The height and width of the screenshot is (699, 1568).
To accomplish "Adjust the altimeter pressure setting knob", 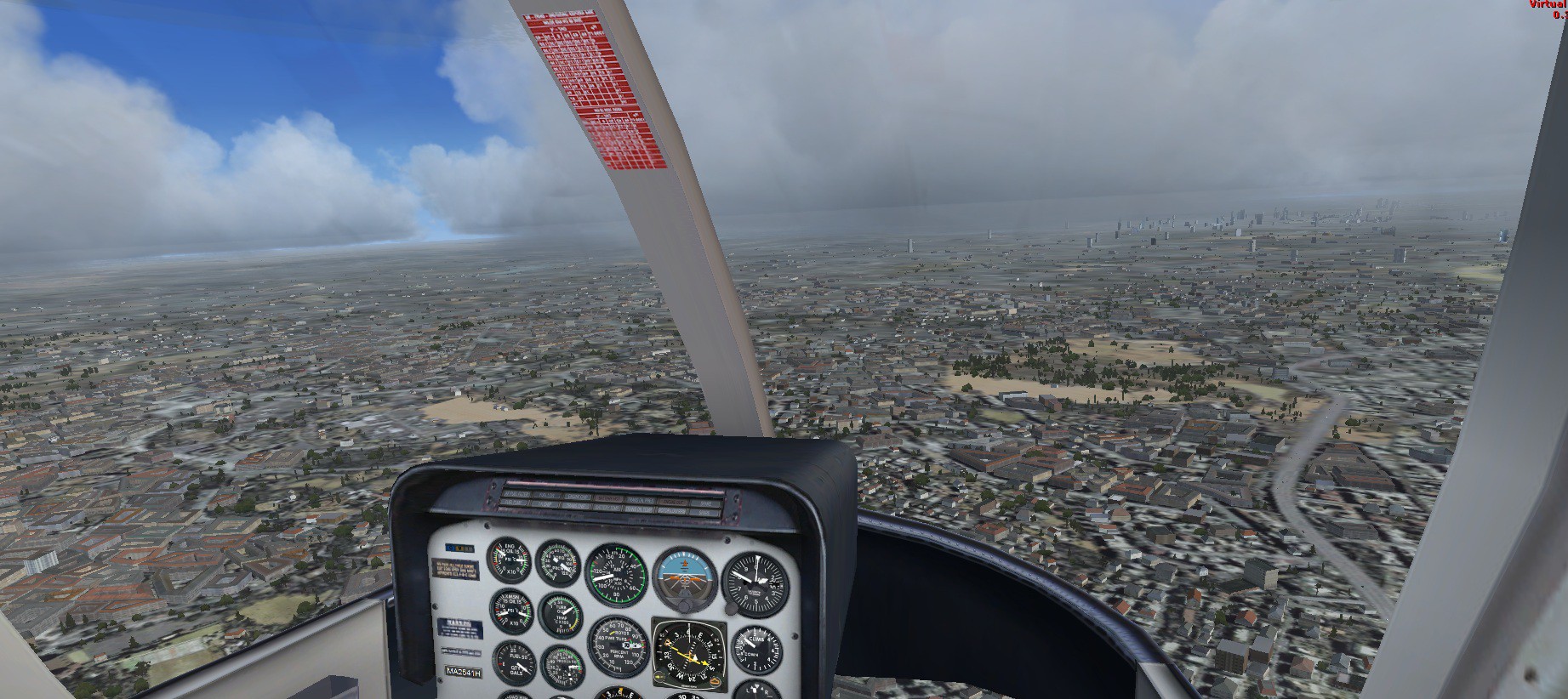I will [x=730, y=609].
